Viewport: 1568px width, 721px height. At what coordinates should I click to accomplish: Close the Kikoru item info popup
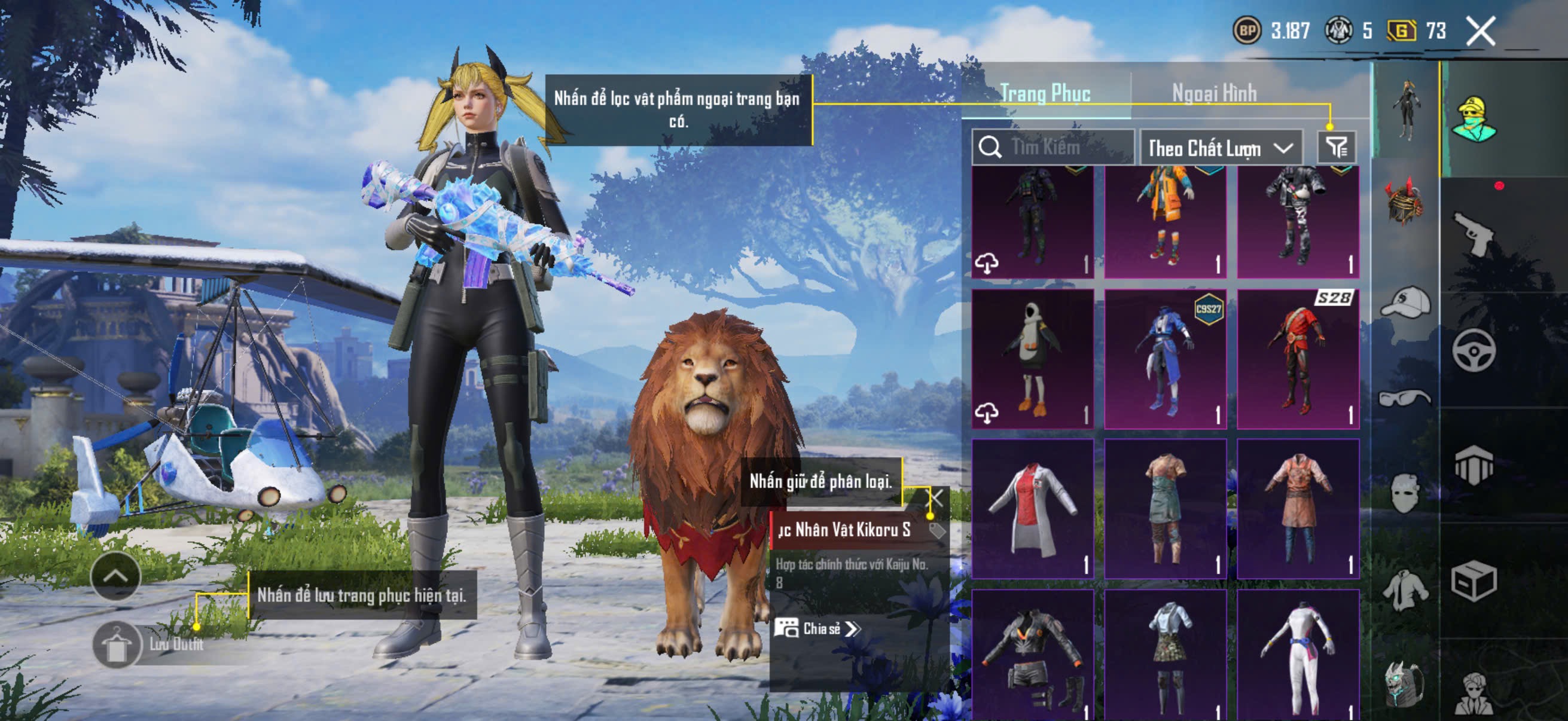(x=935, y=497)
